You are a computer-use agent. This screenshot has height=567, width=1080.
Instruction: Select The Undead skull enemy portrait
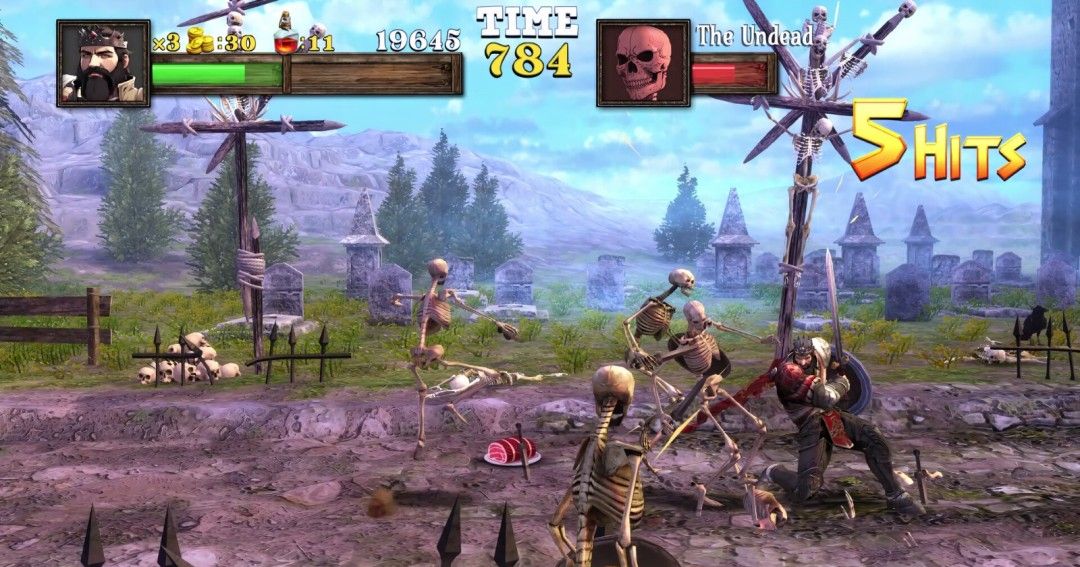(643, 63)
